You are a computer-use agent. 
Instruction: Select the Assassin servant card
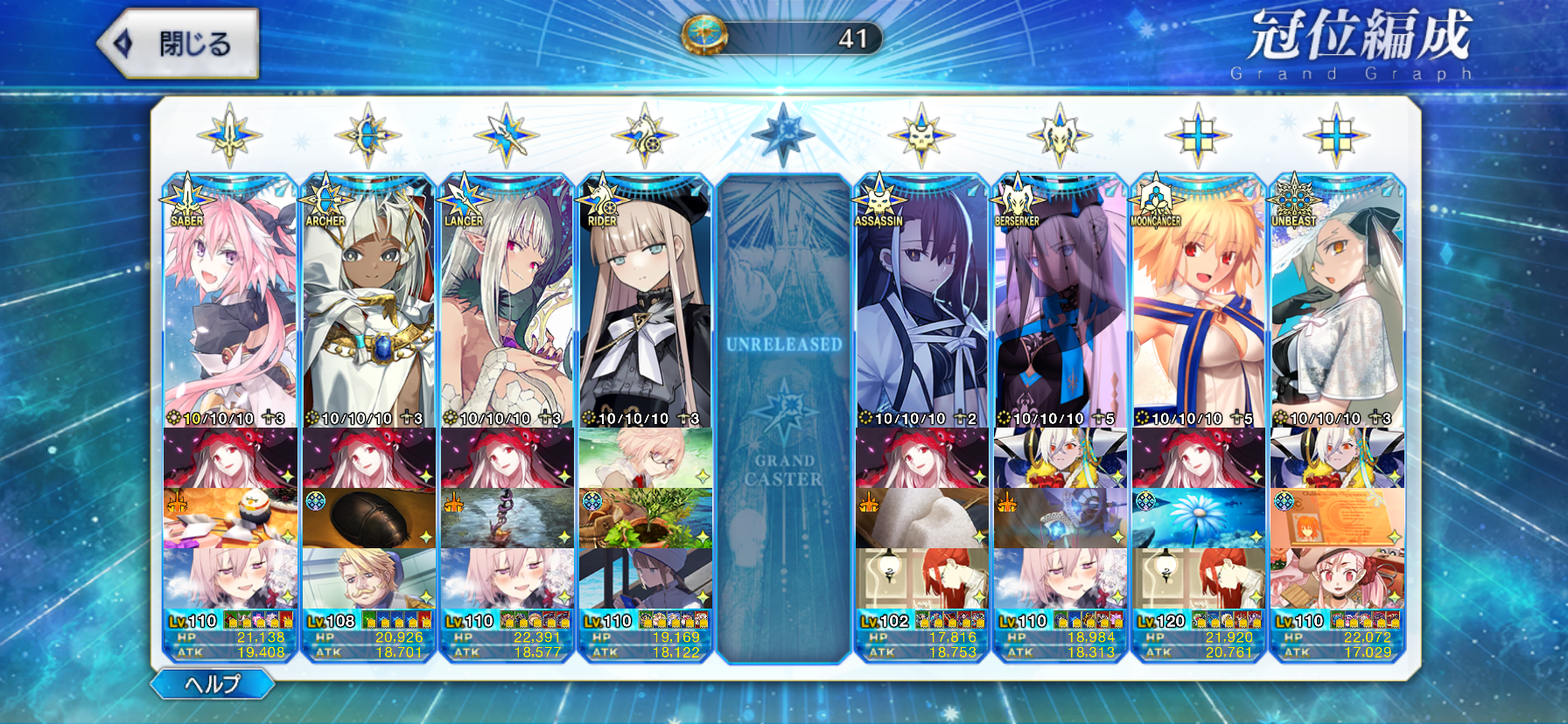[x=921, y=306]
